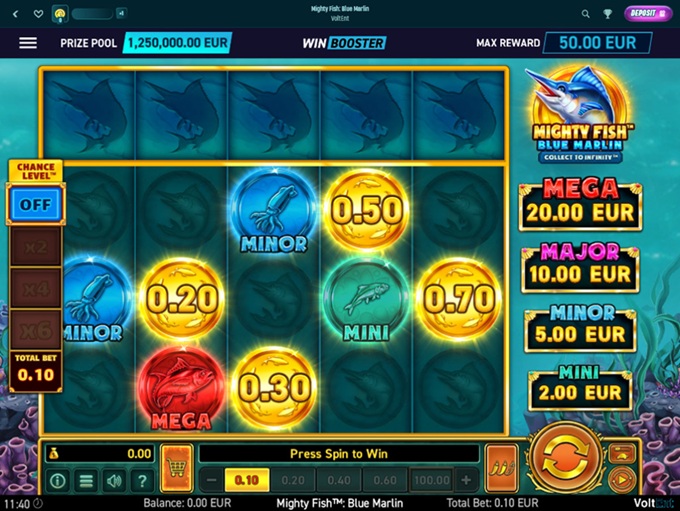Open the Win Booster banner
The width and height of the screenshot is (680, 511).
pyautogui.click(x=344, y=43)
